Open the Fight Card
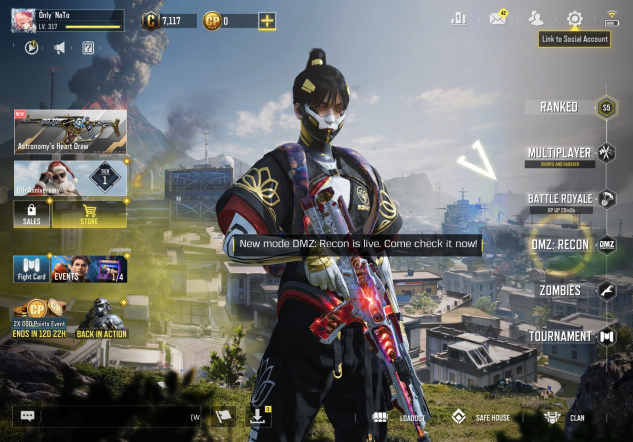633x442 pixels. pos(31,269)
